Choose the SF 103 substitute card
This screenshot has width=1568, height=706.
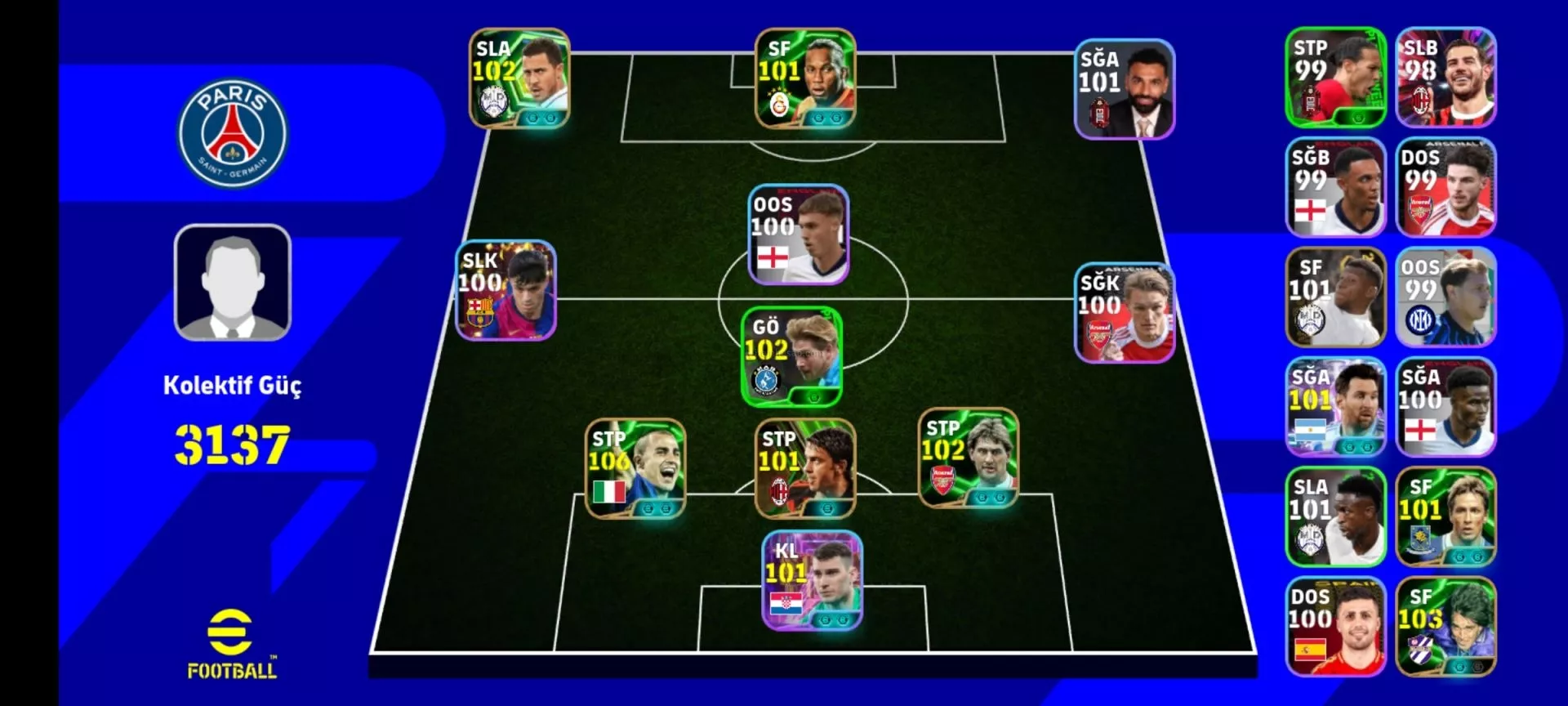click(x=1445, y=627)
